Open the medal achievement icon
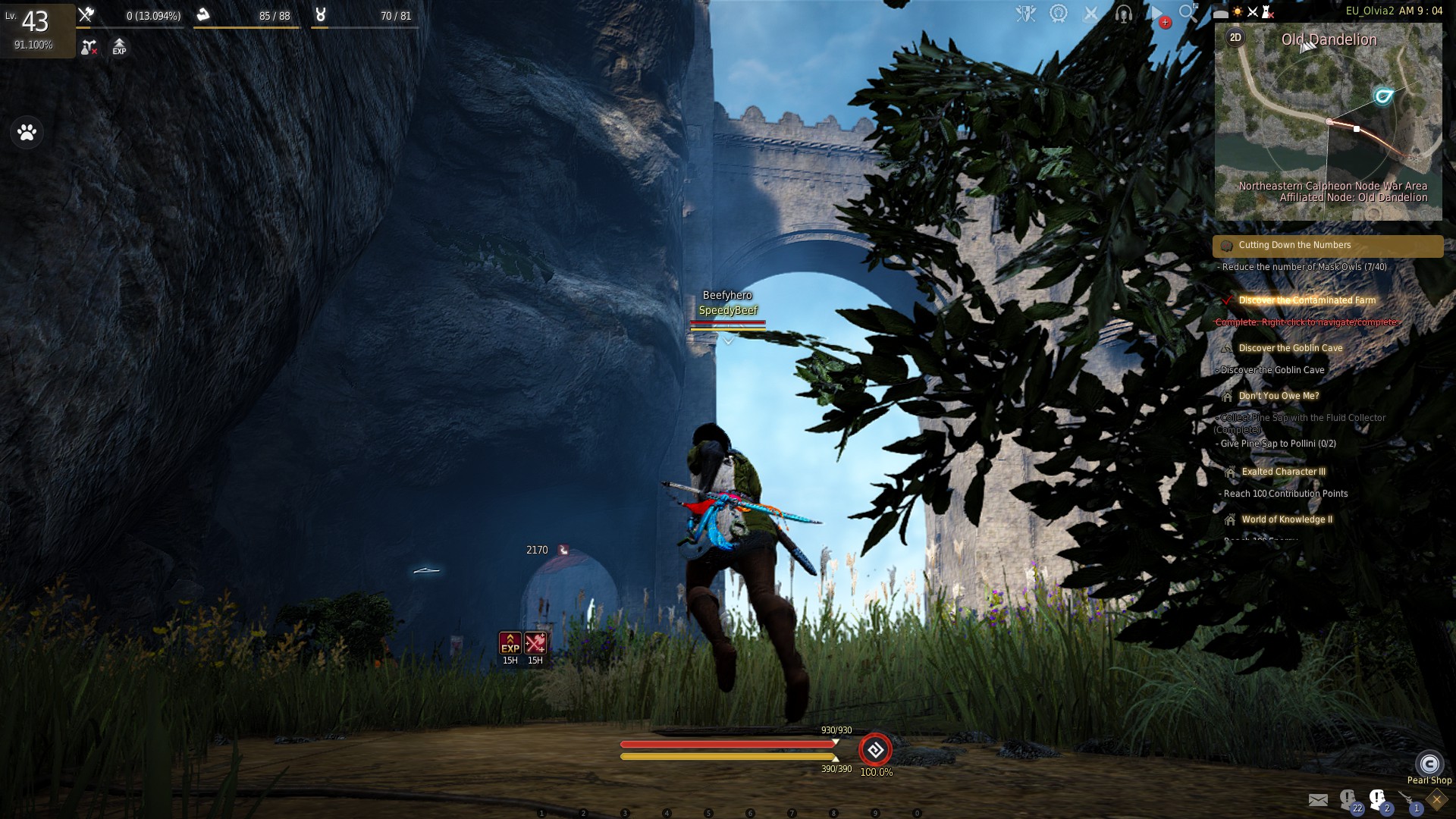The image size is (1456, 819). [x=1060, y=13]
